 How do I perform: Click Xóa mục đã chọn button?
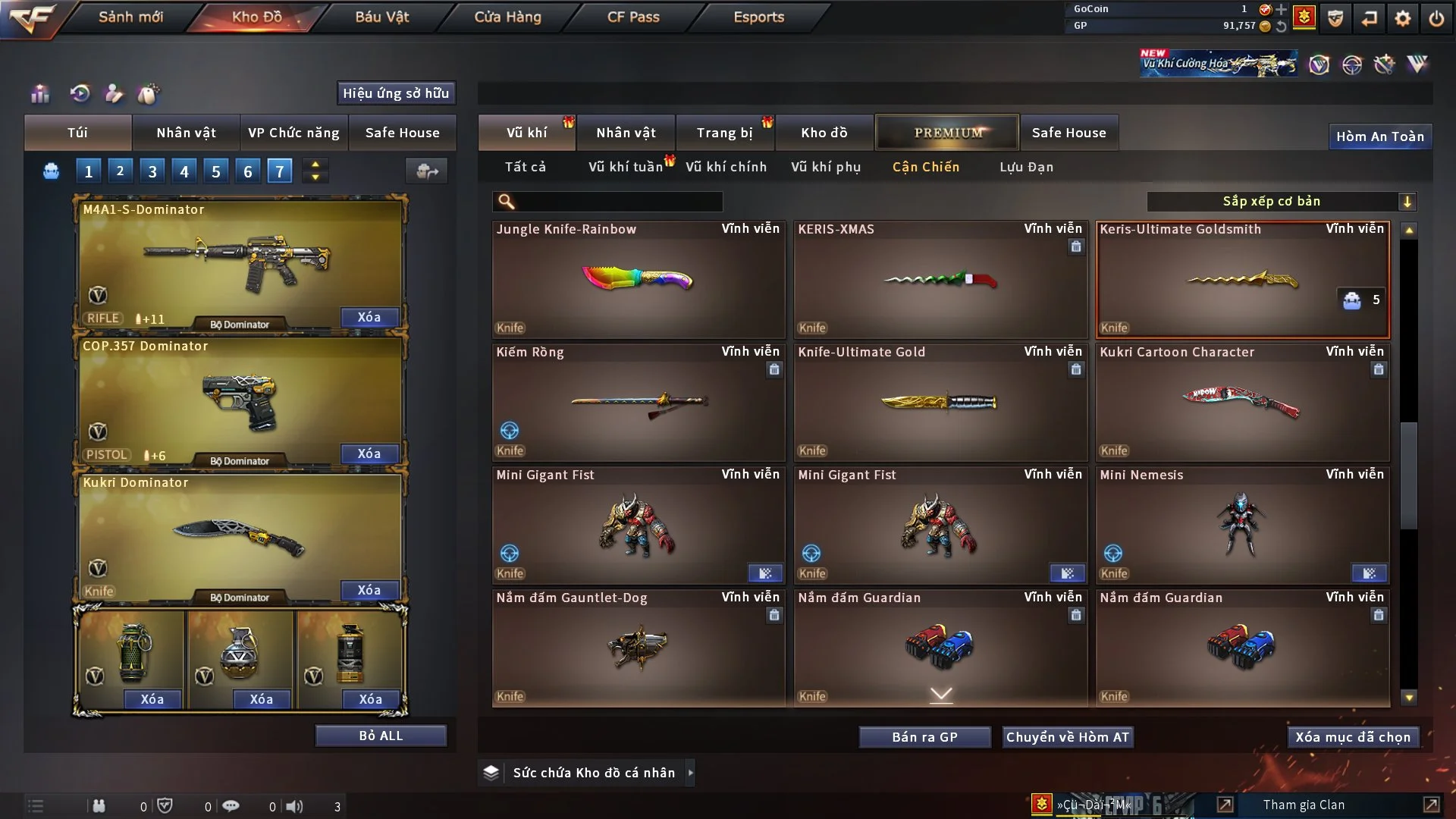1353,737
